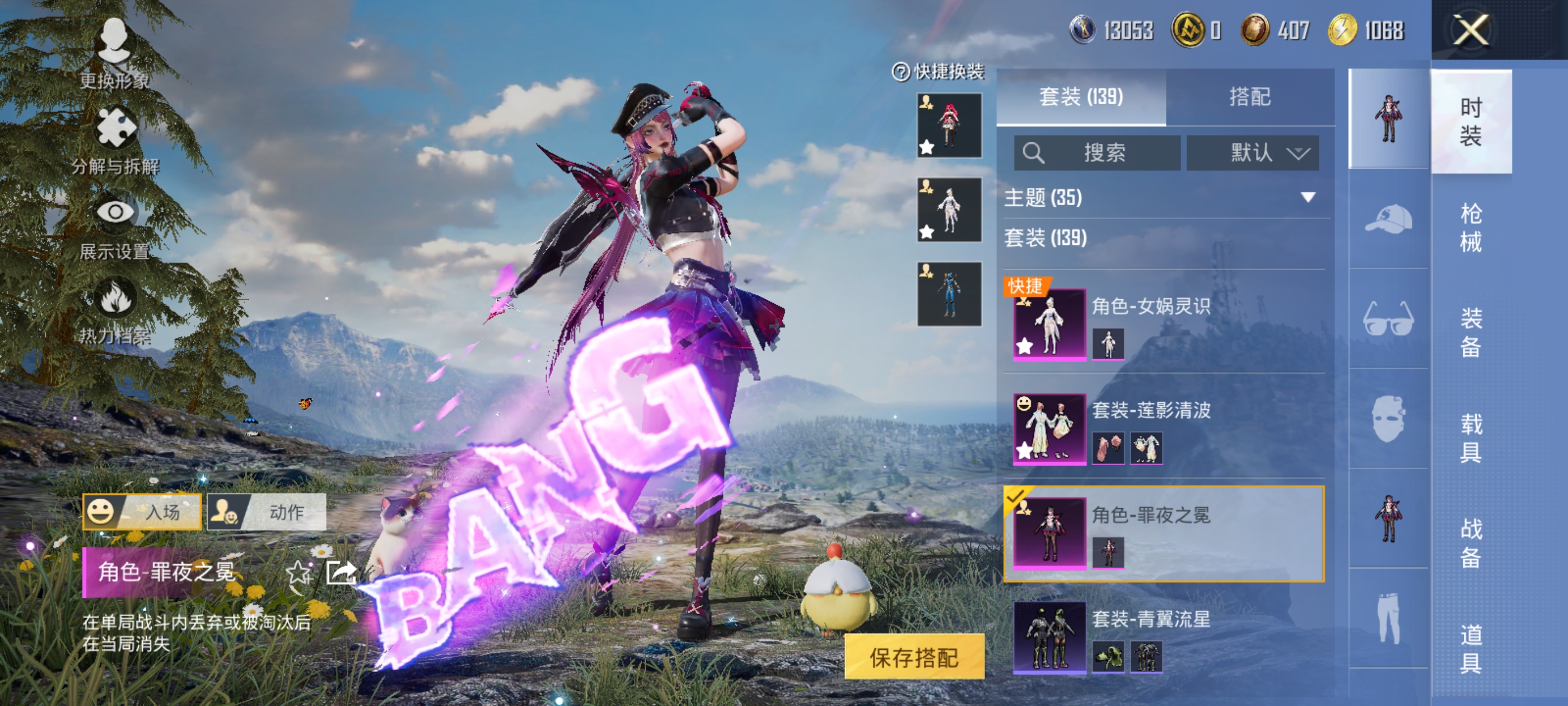Share the outfit with the share icon
Viewport: 1568px width, 706px height.
[x=341, y=573]
